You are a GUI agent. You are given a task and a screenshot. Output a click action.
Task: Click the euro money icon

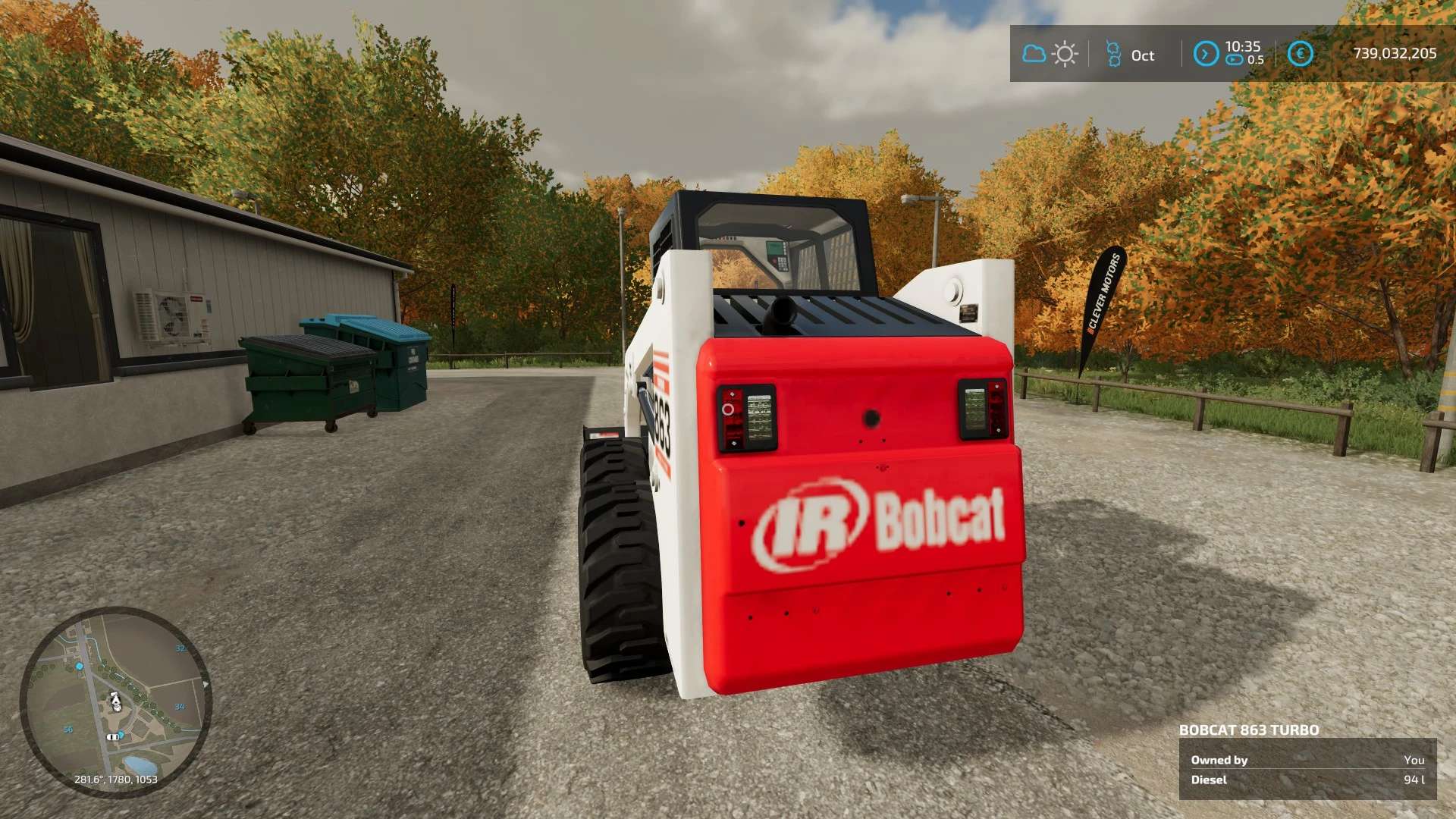point(1300,54)
